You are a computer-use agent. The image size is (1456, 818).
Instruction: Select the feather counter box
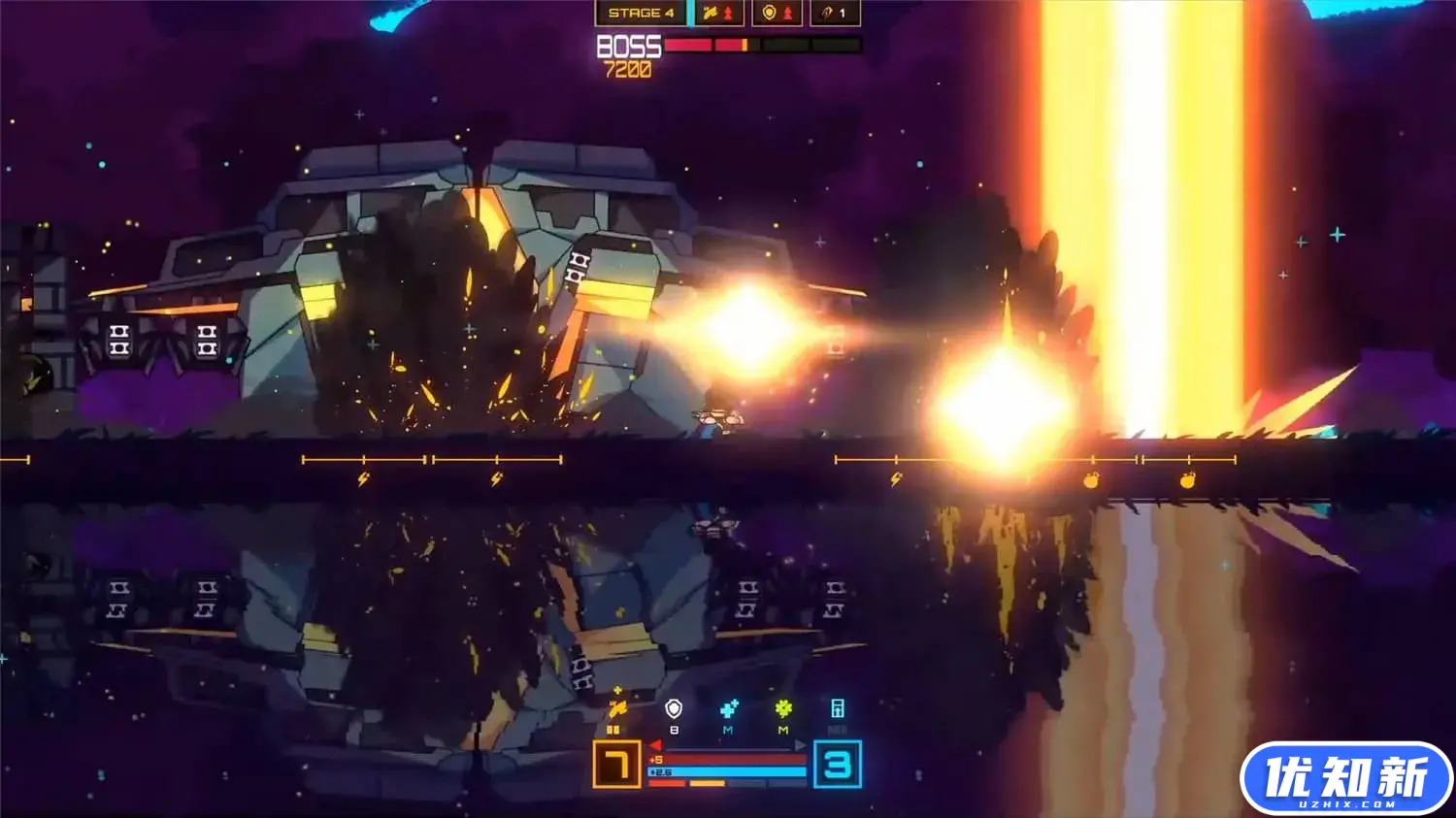(835, 13)
